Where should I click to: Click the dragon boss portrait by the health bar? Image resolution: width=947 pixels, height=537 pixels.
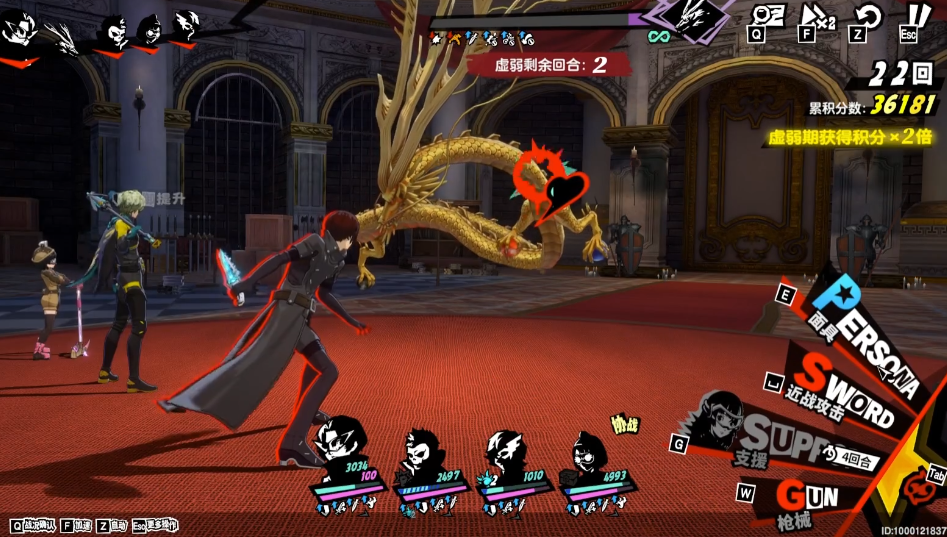[x=694, y=18]
